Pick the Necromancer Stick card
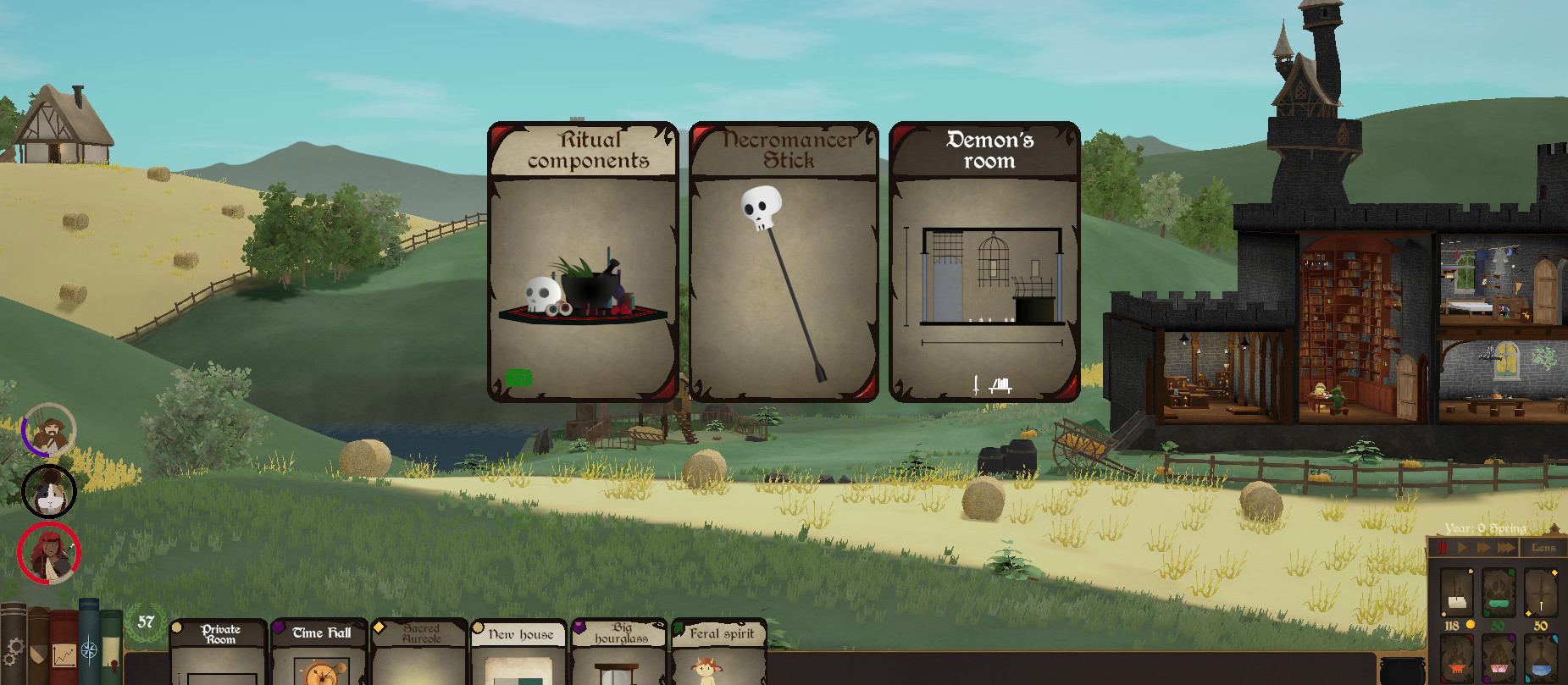The height and width of the screenshot is (685, 1568). [784, 262]
